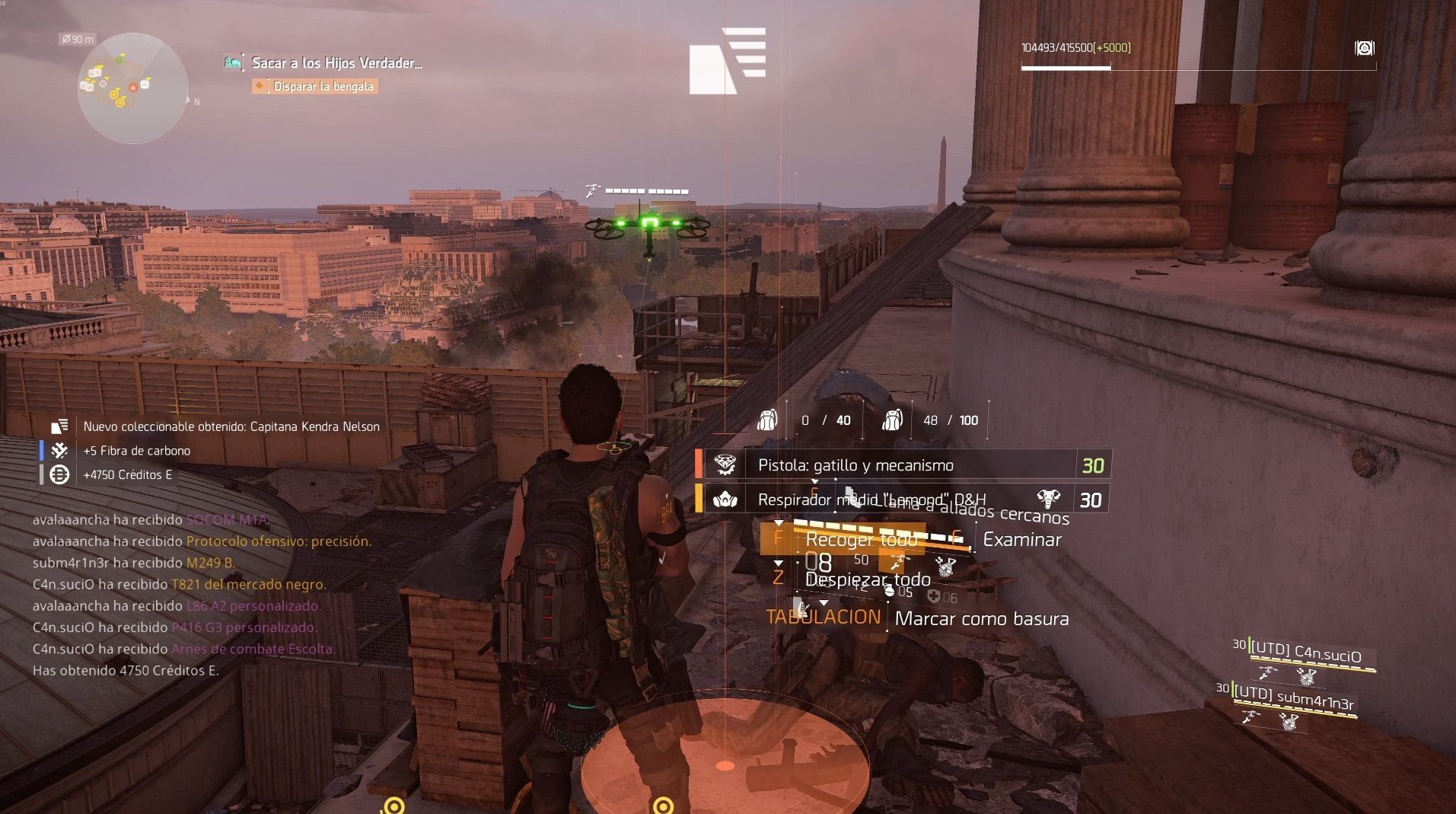Choose Examinar option
Screen dimensions: 1456x814
[x=1021, y=540]
